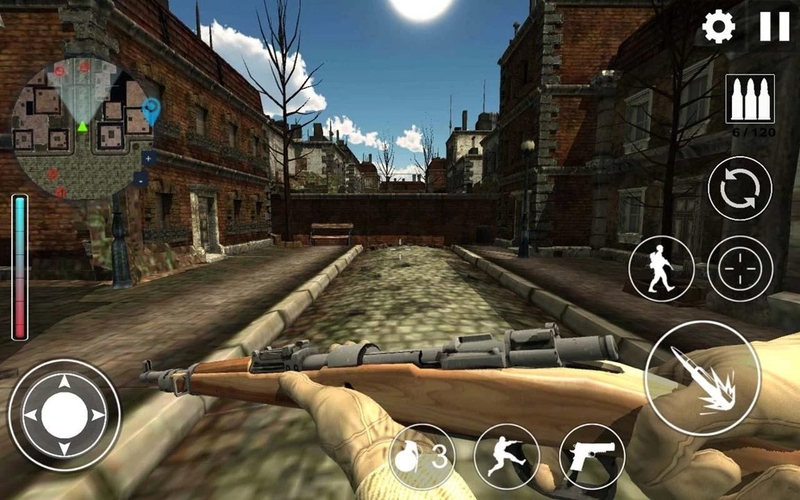Tap the walking soldier stance button
Image resolution: width=800 pixels, height=500 pixels.
pyautogui.click(x=661, y=268)
